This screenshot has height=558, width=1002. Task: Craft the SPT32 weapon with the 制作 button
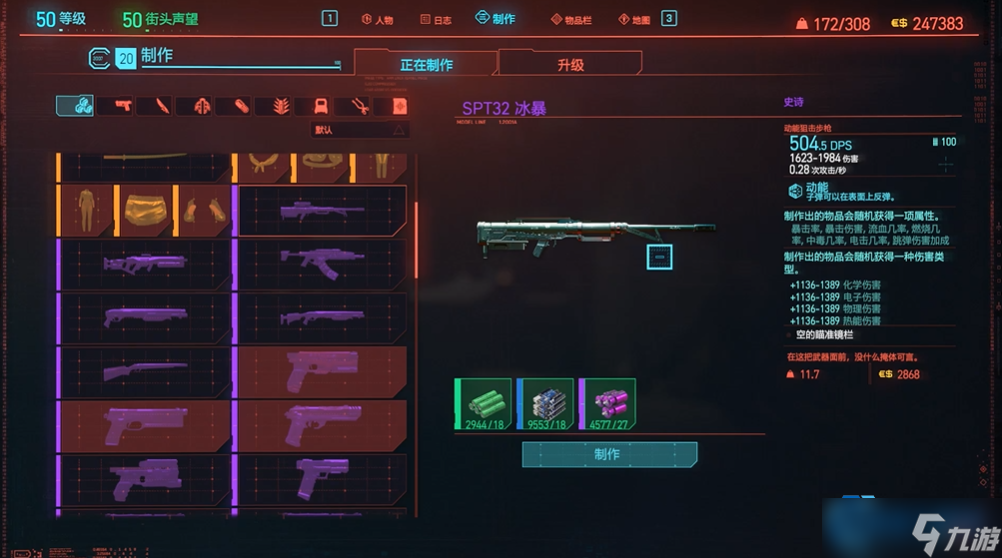click(609, 454)
